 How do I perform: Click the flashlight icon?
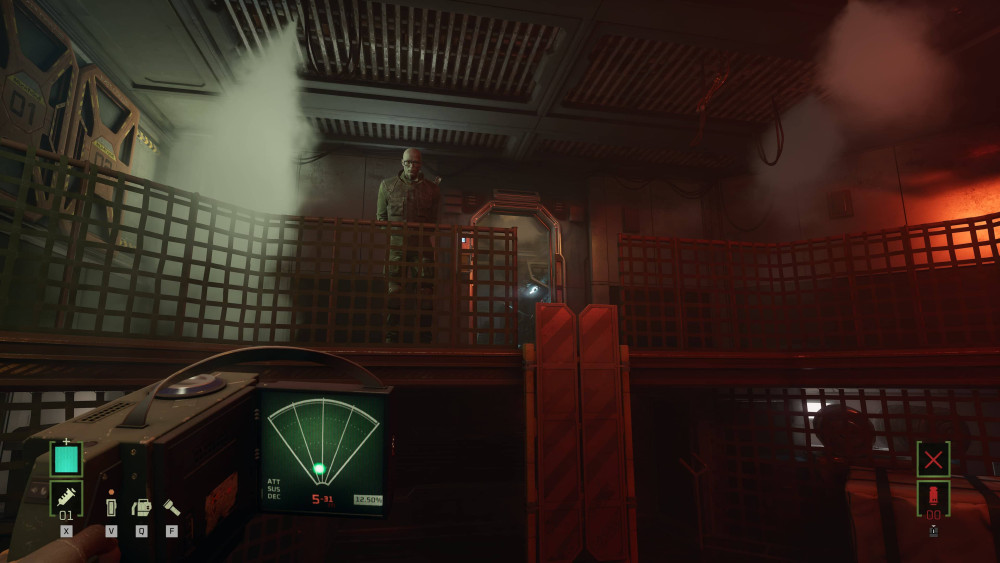(x=172, y=507)
